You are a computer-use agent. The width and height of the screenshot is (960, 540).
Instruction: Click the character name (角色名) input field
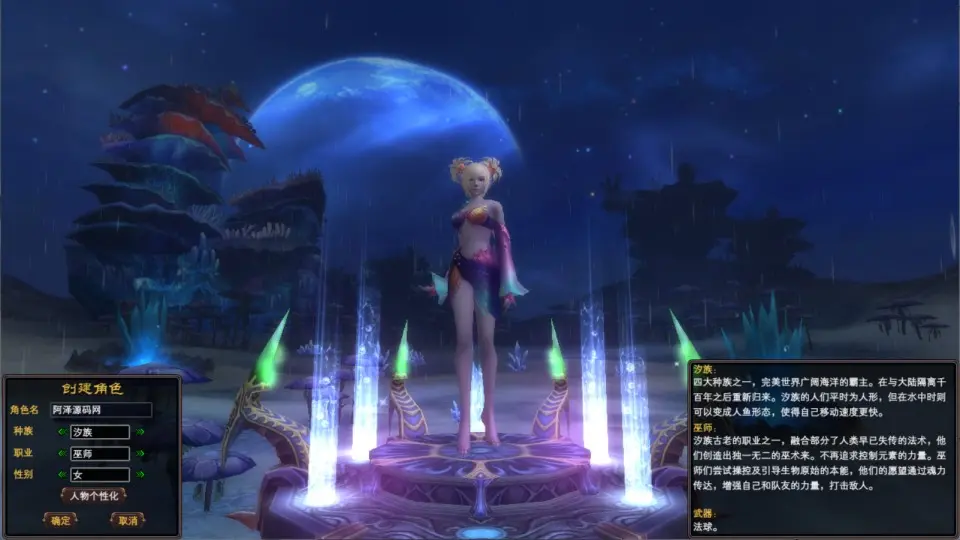pos(100,410)
